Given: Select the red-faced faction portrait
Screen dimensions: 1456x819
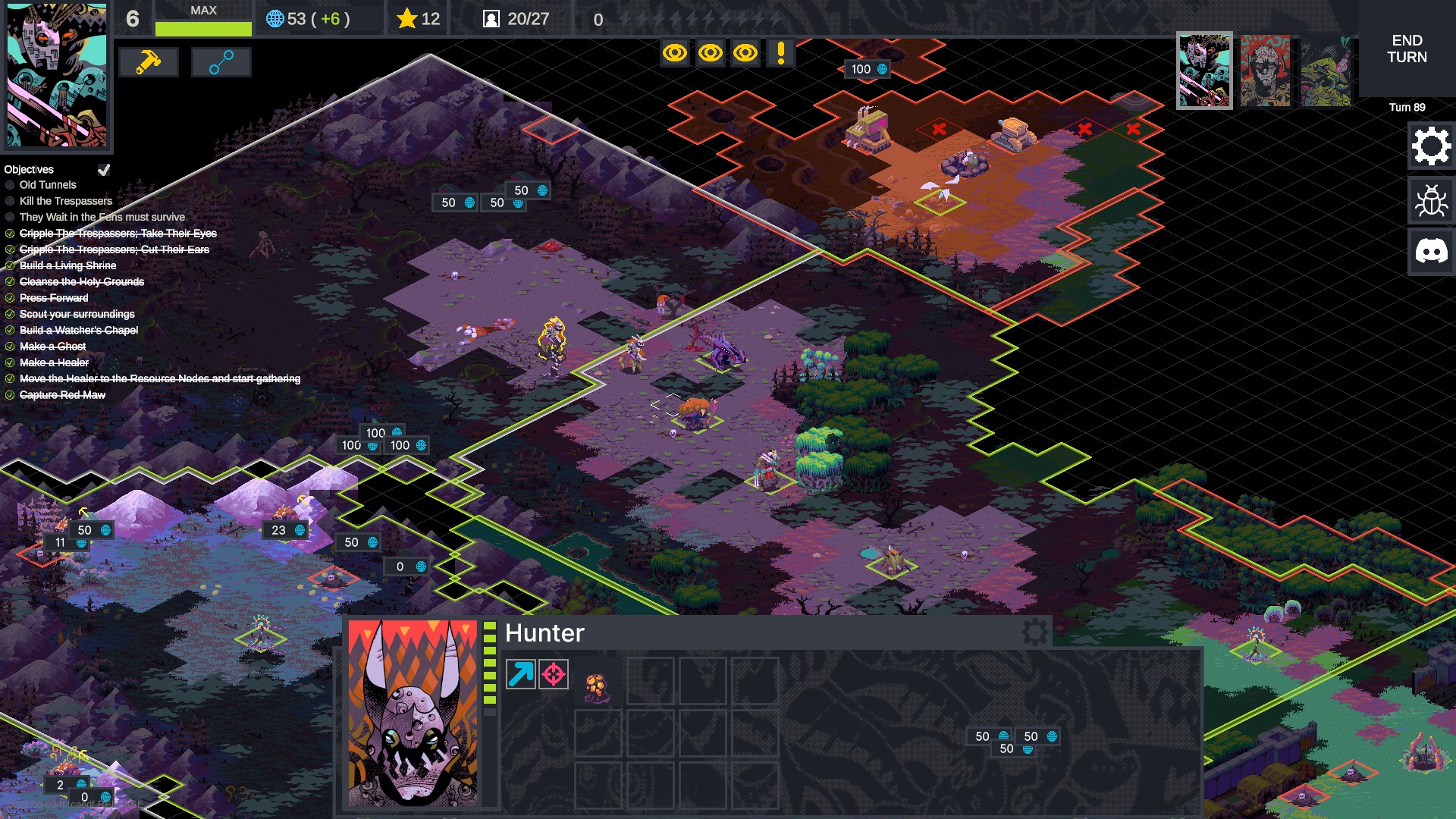Looking at the screenshot, I should 1265,71.
